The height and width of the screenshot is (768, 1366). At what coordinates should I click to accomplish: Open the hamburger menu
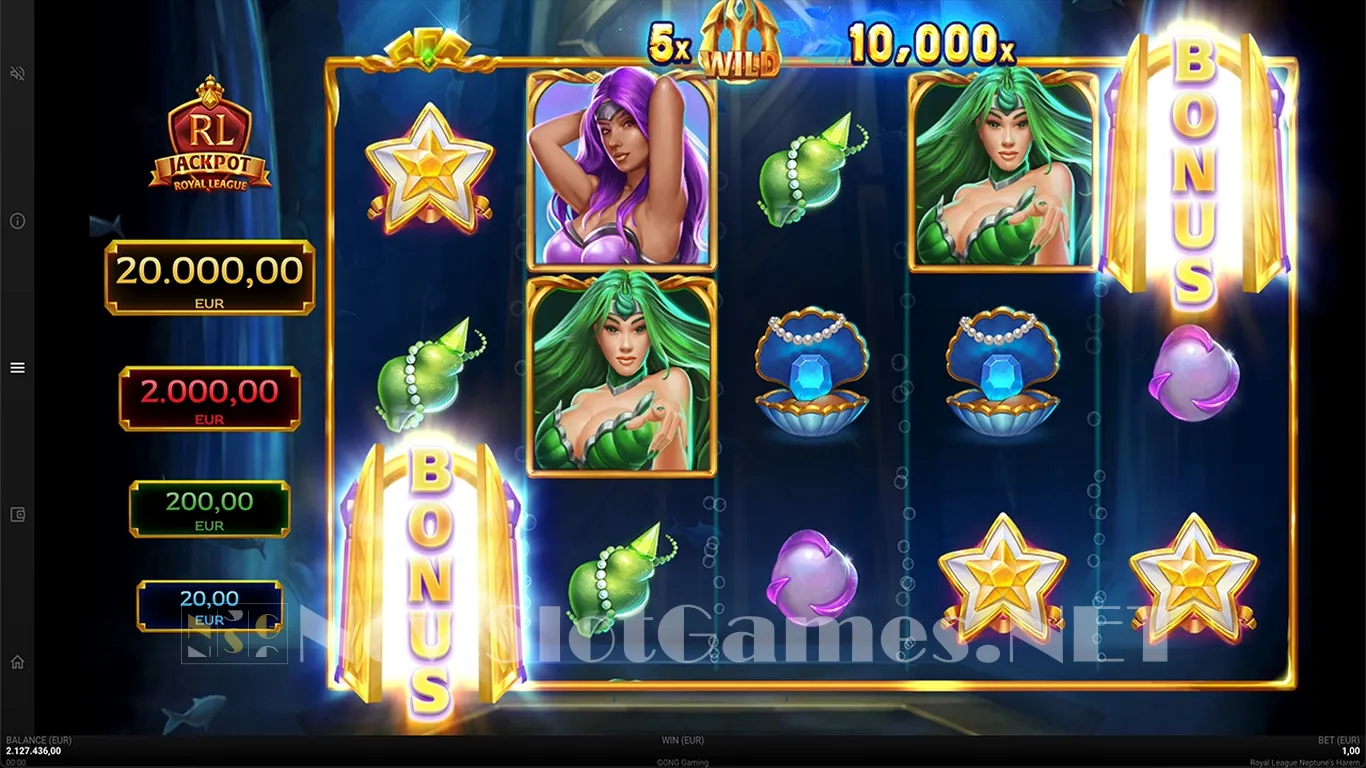17,368
